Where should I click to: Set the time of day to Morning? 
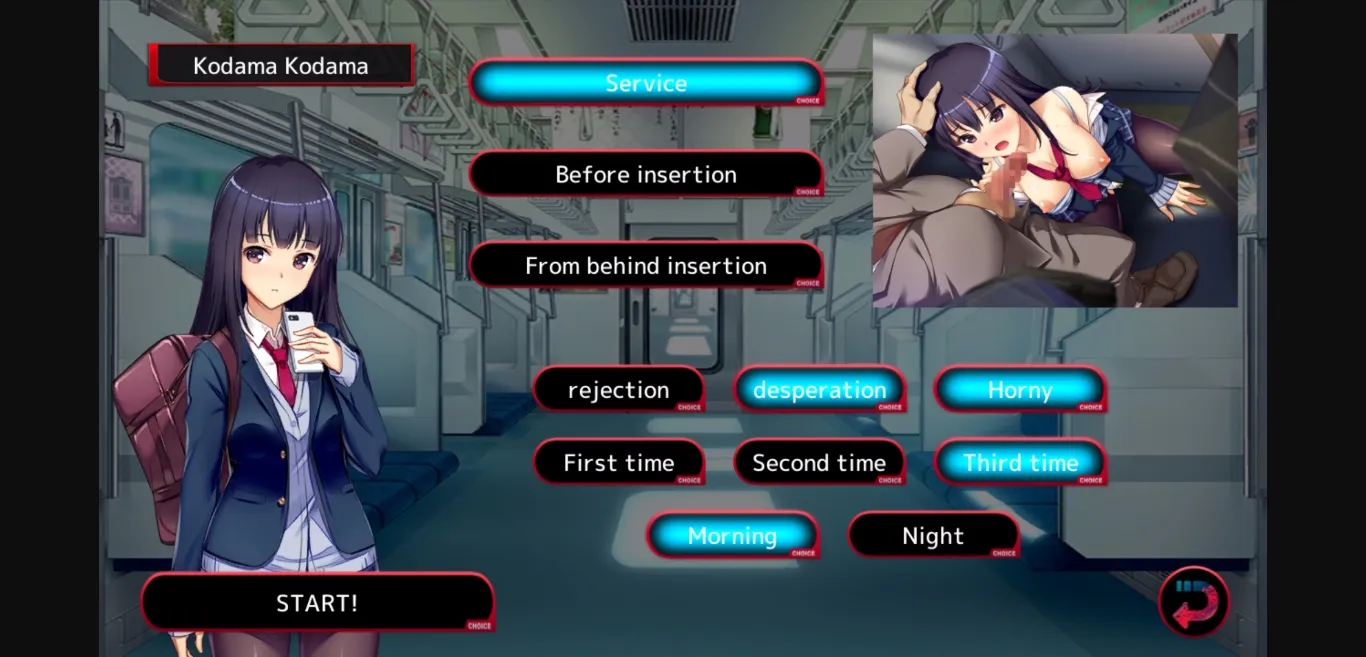click(733, 536)
